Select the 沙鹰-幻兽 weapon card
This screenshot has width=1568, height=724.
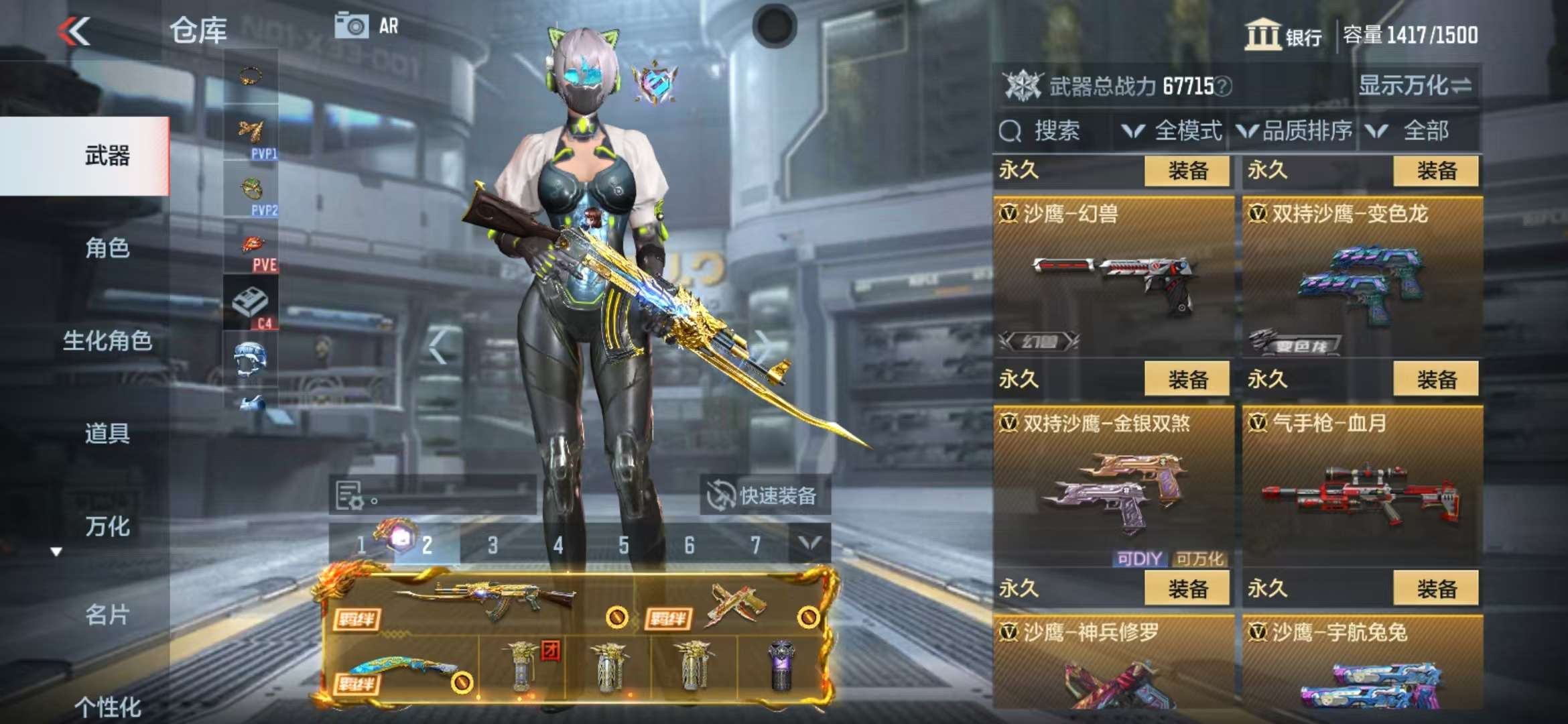[x=1113, y=276]
